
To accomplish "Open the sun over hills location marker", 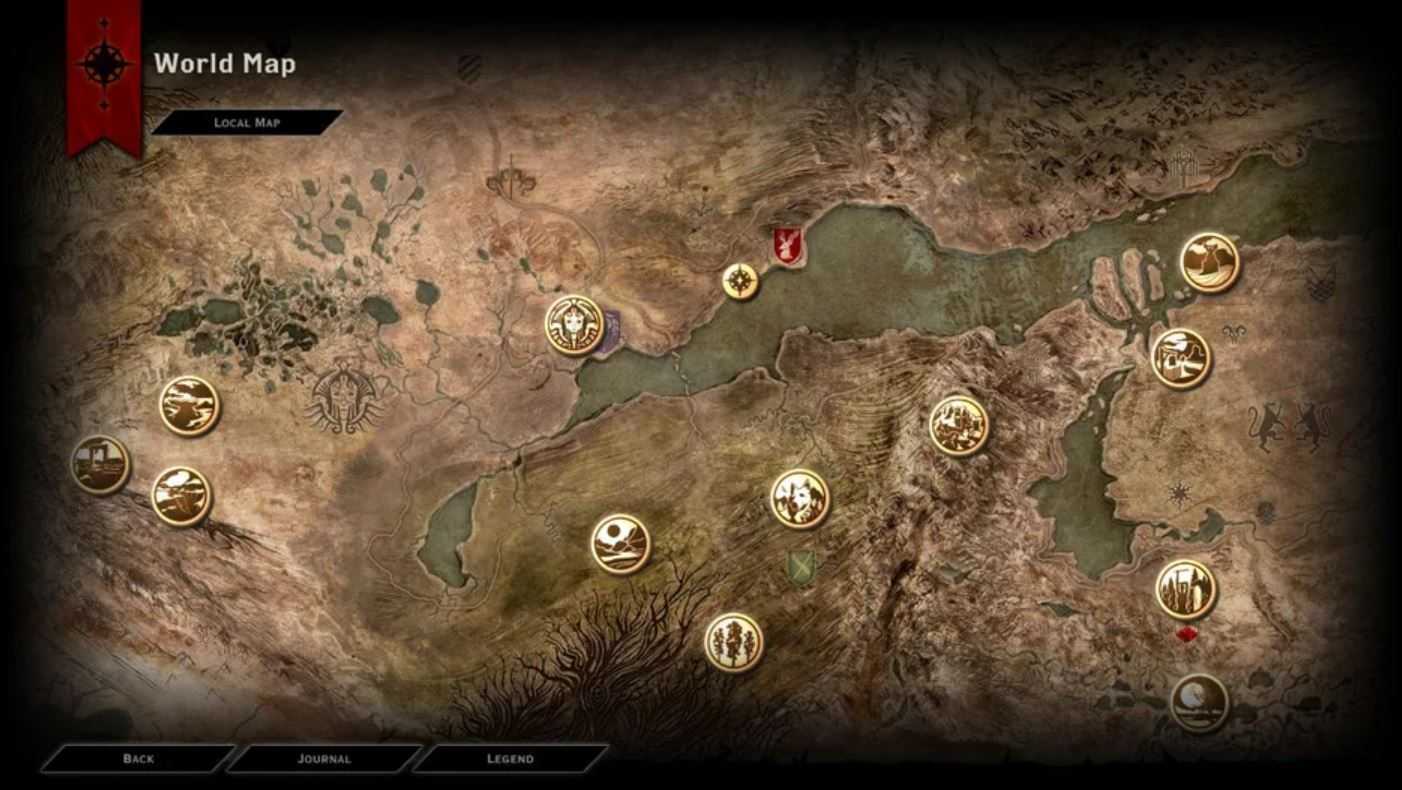I will pyautogui.click(x=620, y=544).
